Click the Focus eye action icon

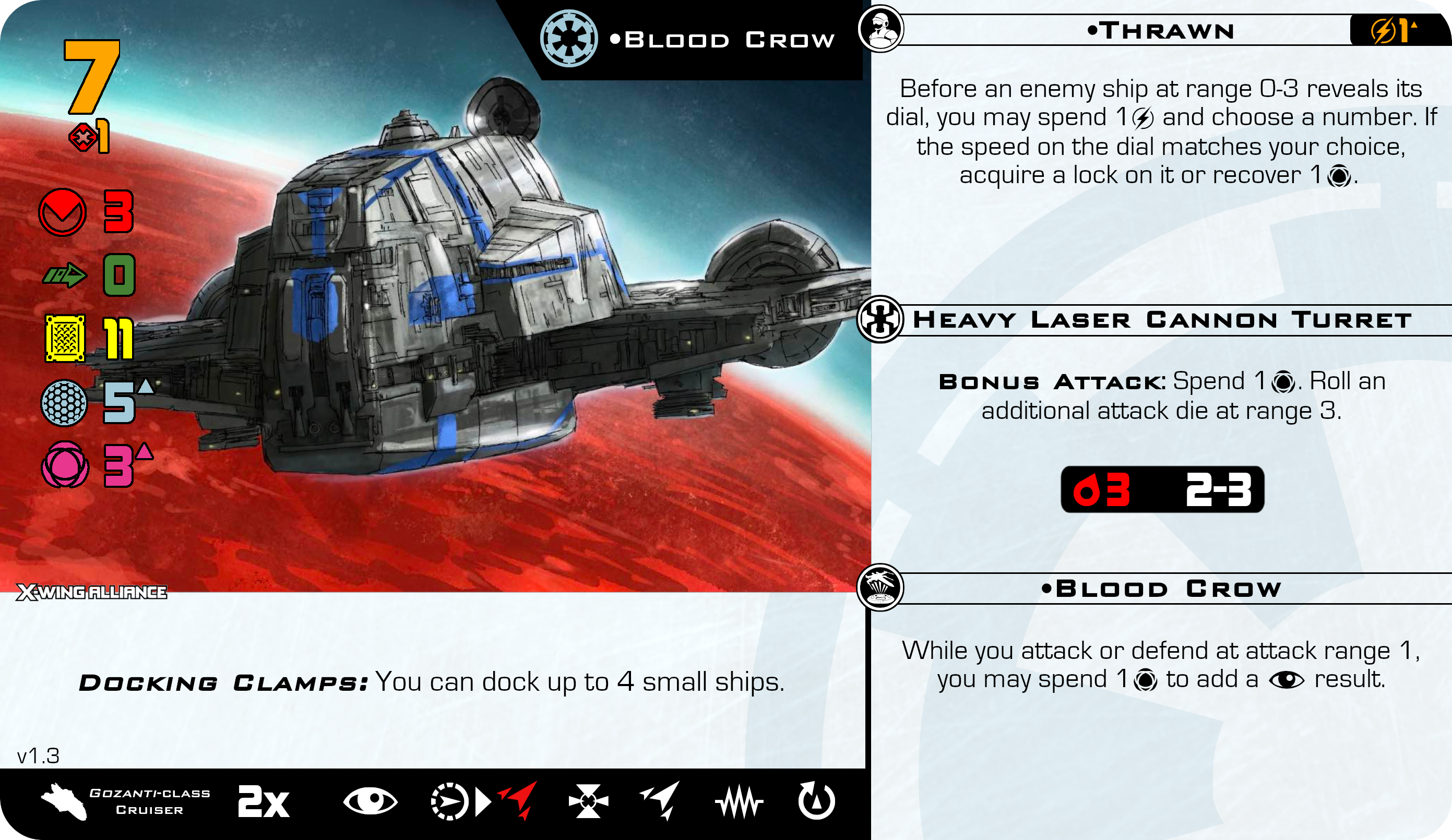click(370, 801)
